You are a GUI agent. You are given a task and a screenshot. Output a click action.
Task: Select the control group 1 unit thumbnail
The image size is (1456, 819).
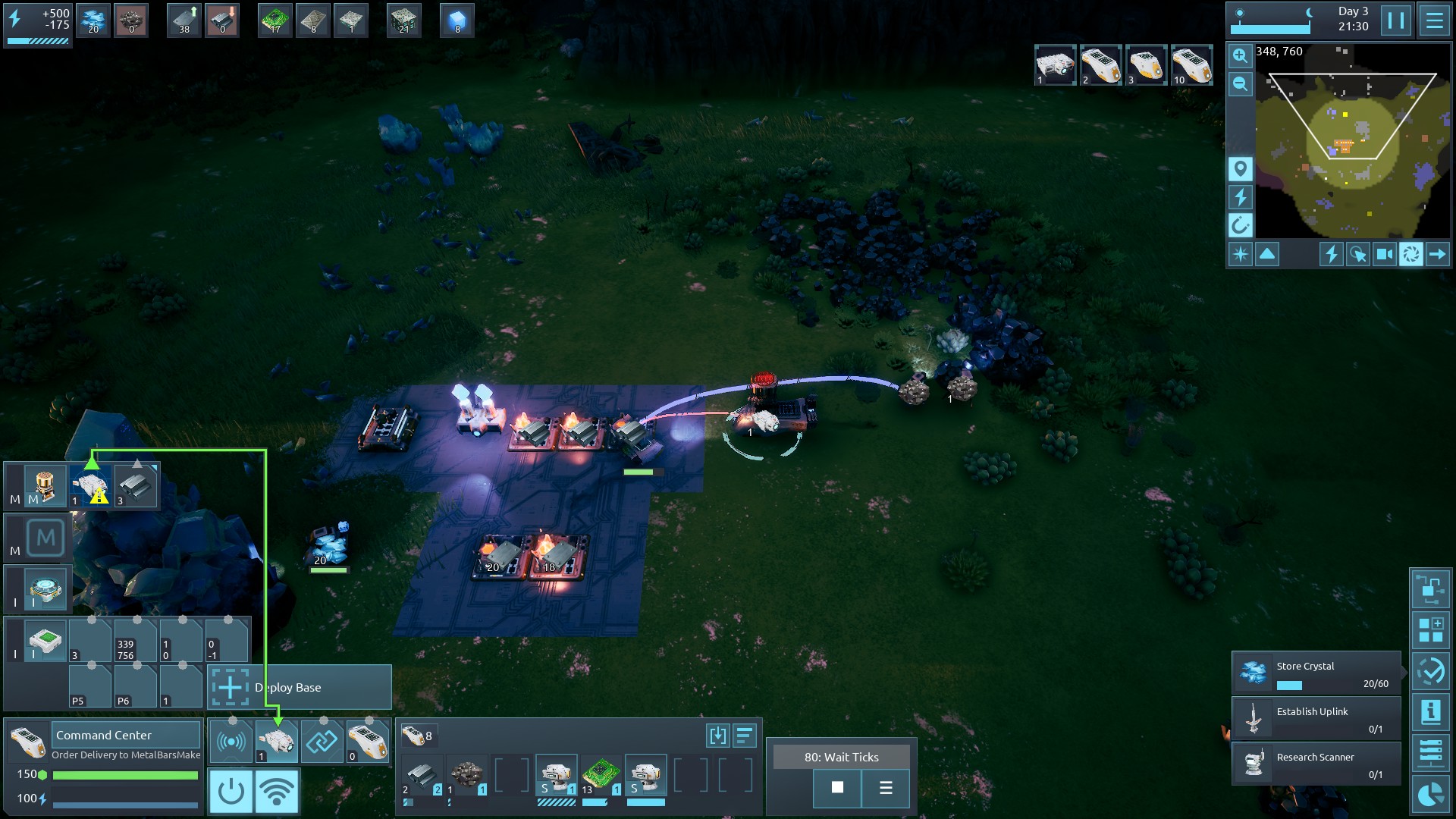[x=1055, y=65]
